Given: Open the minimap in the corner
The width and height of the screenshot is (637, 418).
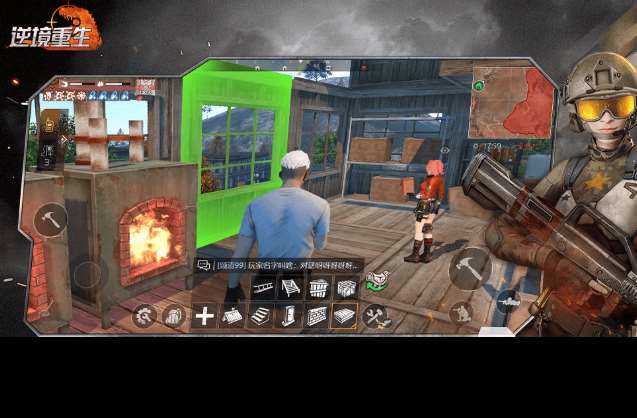Looking at the screenshot, I should coord(511,100).
